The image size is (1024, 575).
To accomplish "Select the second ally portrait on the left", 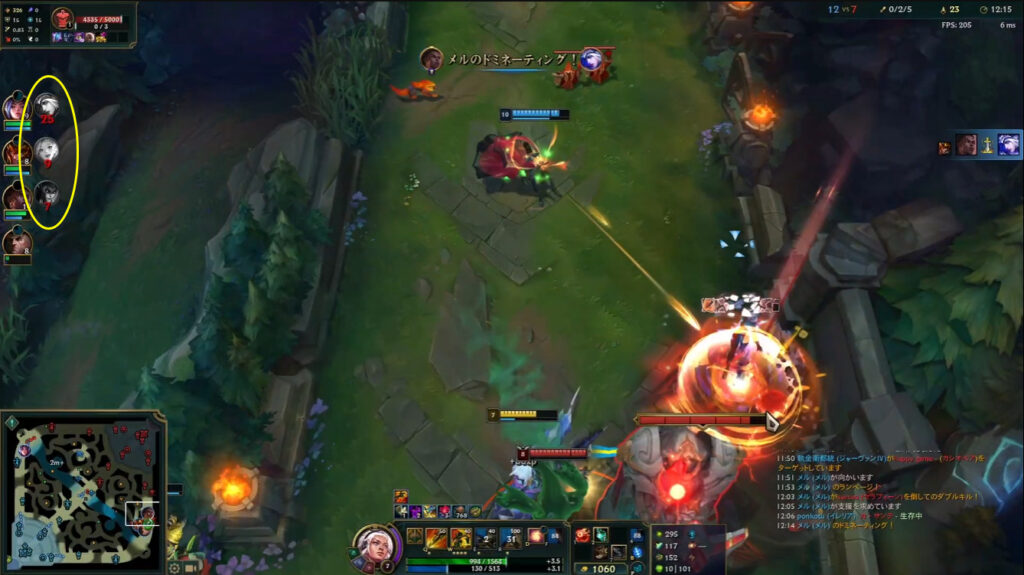I will 16,152.
